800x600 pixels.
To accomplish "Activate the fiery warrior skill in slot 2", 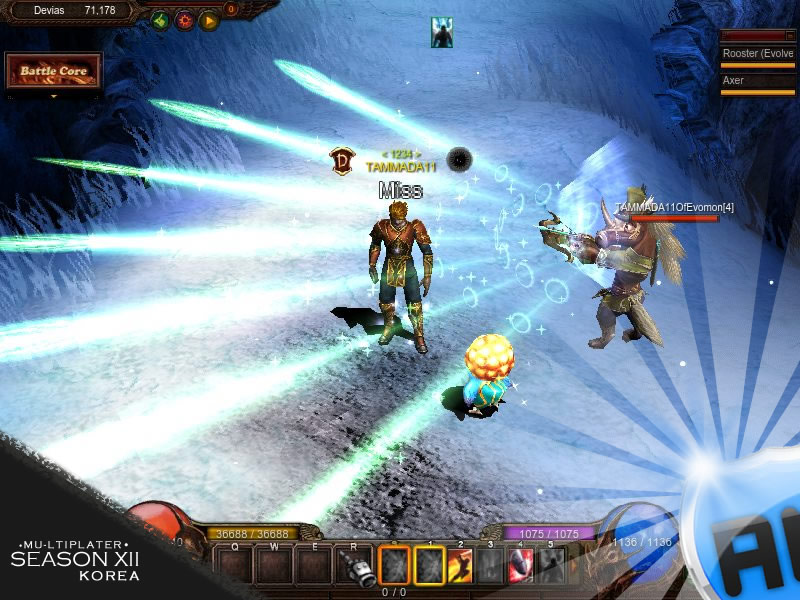I will click(x=460, y=566).
